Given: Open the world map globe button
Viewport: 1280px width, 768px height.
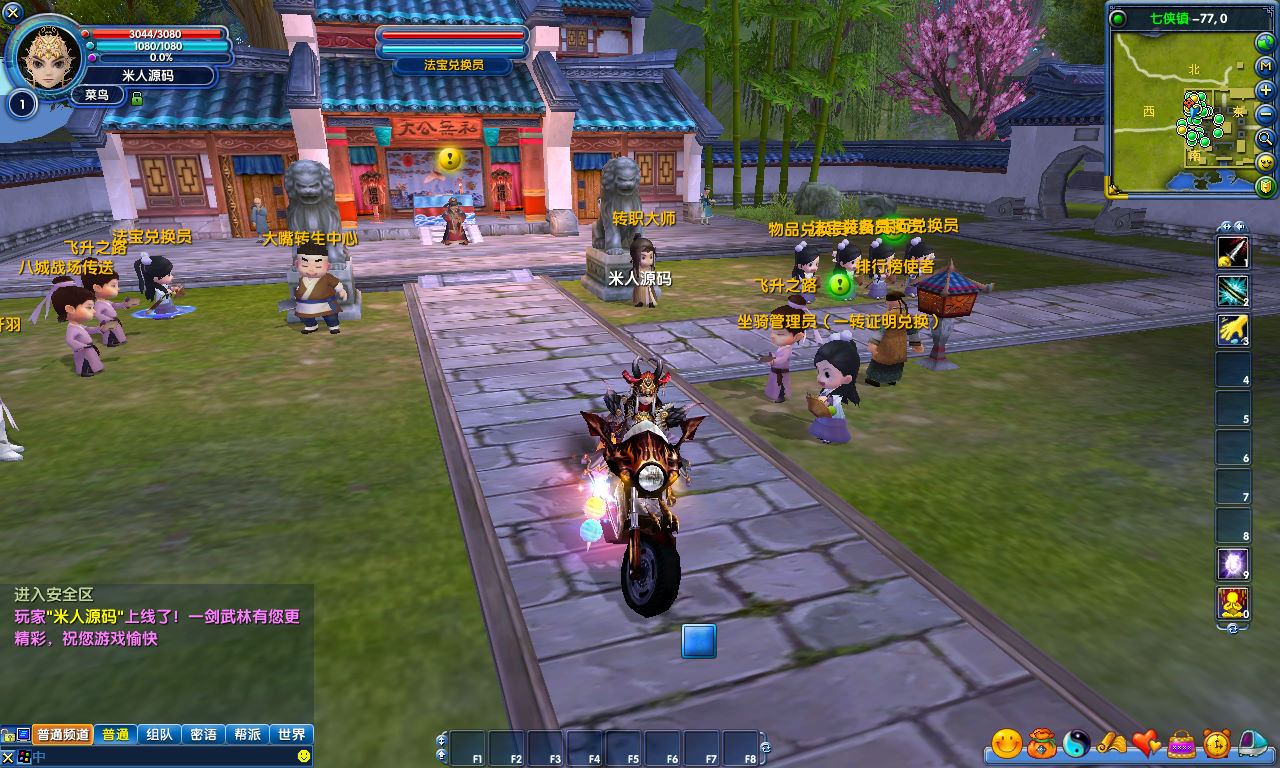Looking at the screenshot, I should click(1266, 42).
